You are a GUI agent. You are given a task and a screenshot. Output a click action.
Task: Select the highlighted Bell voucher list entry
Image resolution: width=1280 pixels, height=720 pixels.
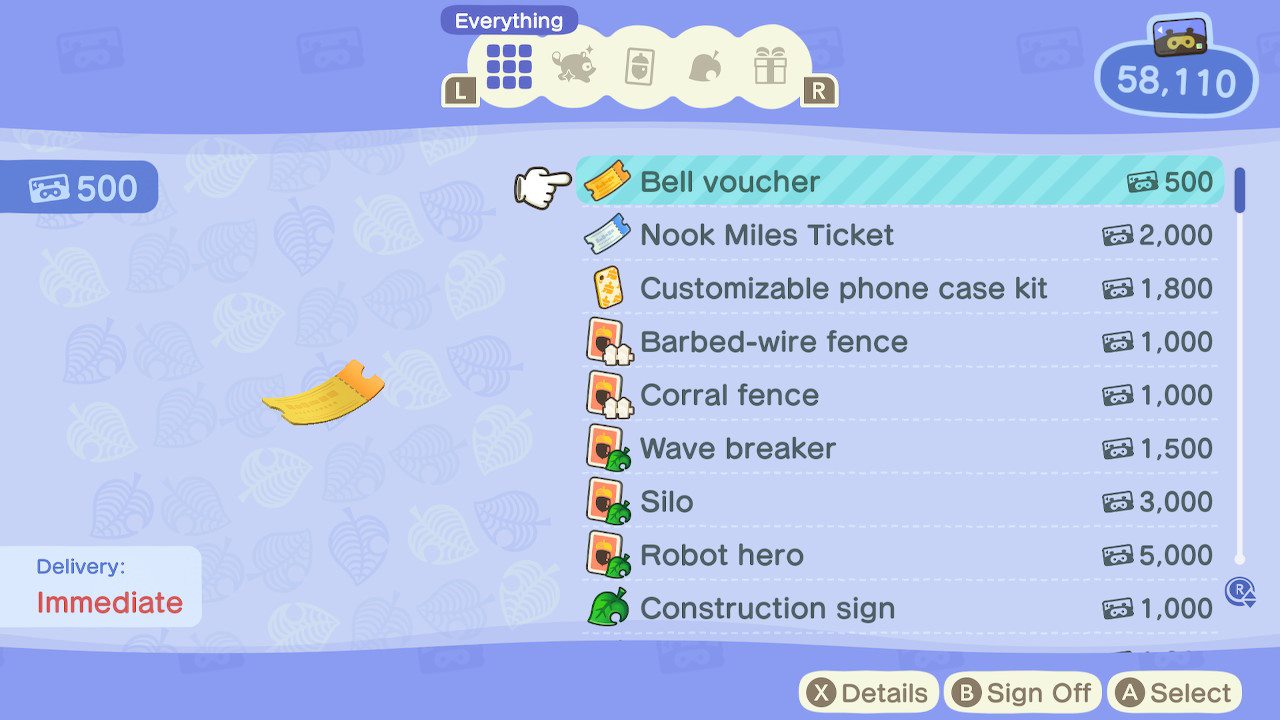pos(890,181)
